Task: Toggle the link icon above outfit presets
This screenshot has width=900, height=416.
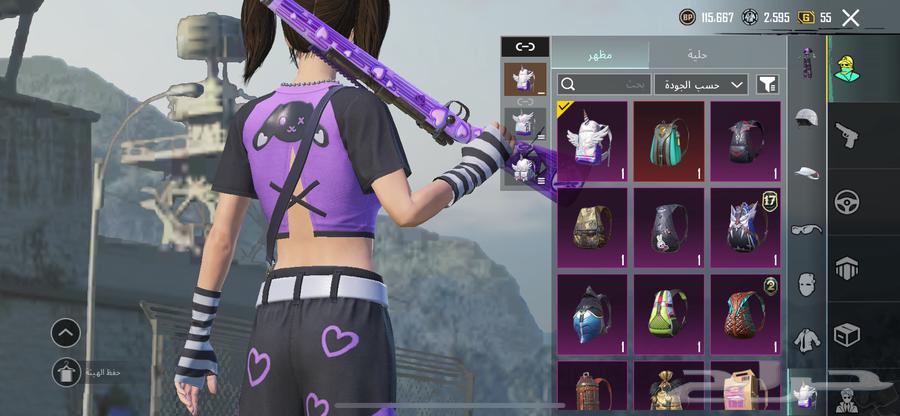Action: 525,47
